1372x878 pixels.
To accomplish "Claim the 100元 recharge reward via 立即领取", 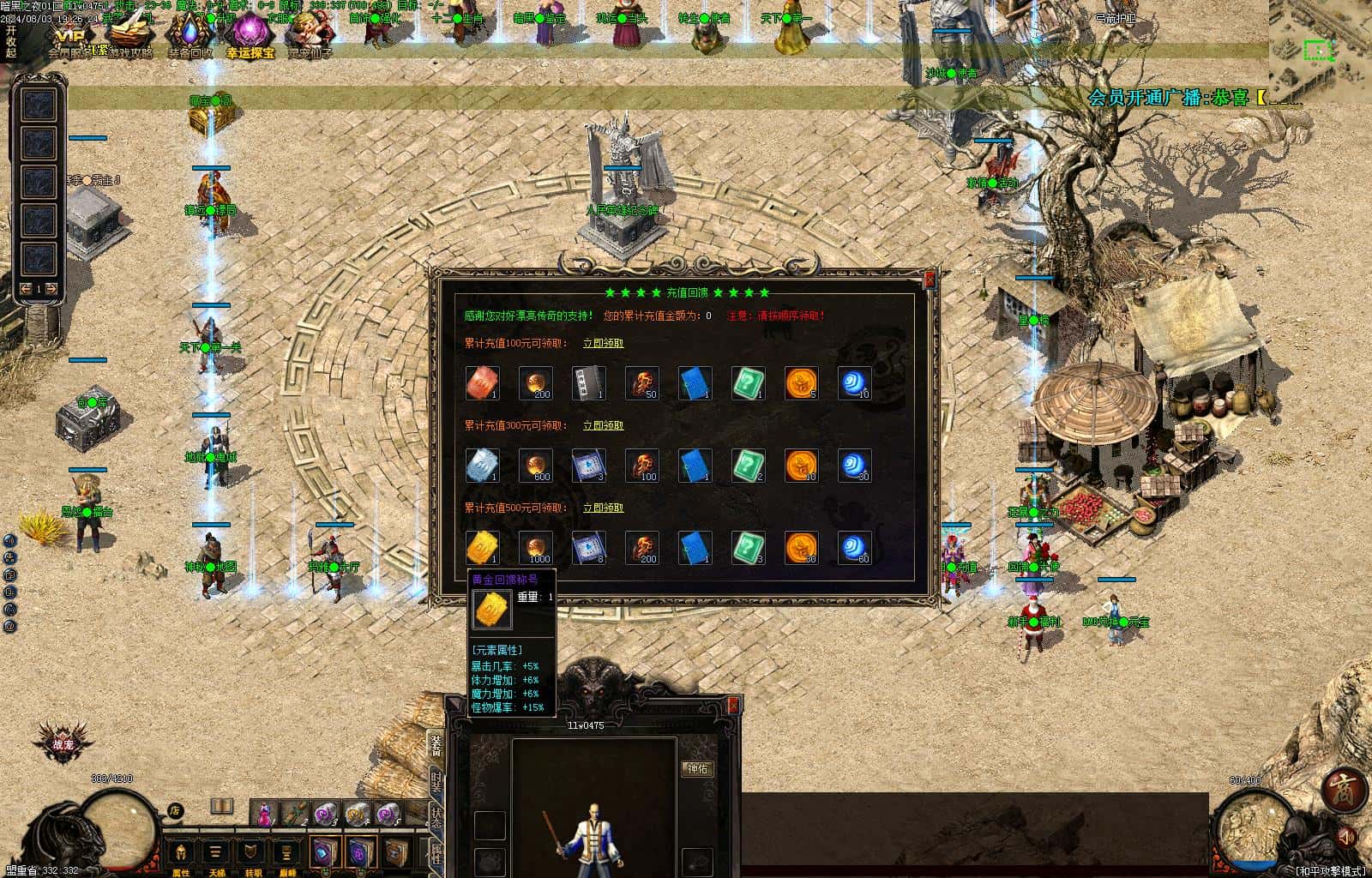I will (x=603, y=343).
